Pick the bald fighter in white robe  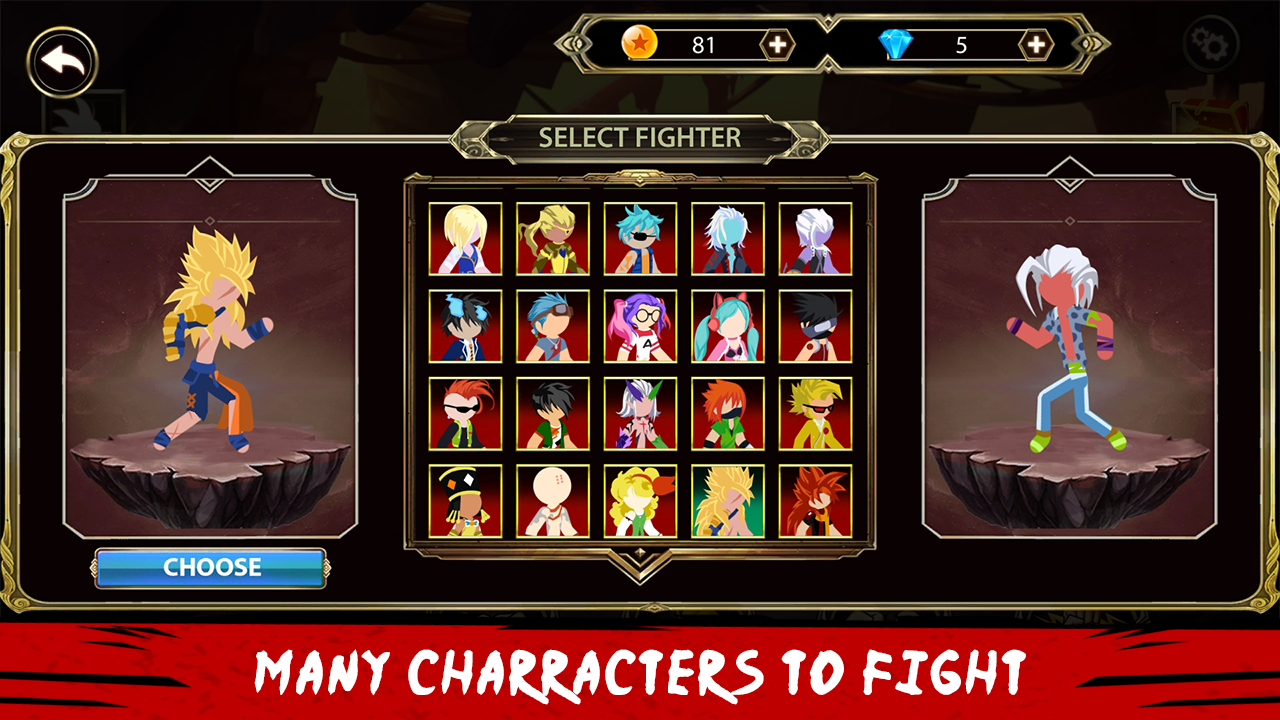551,500
